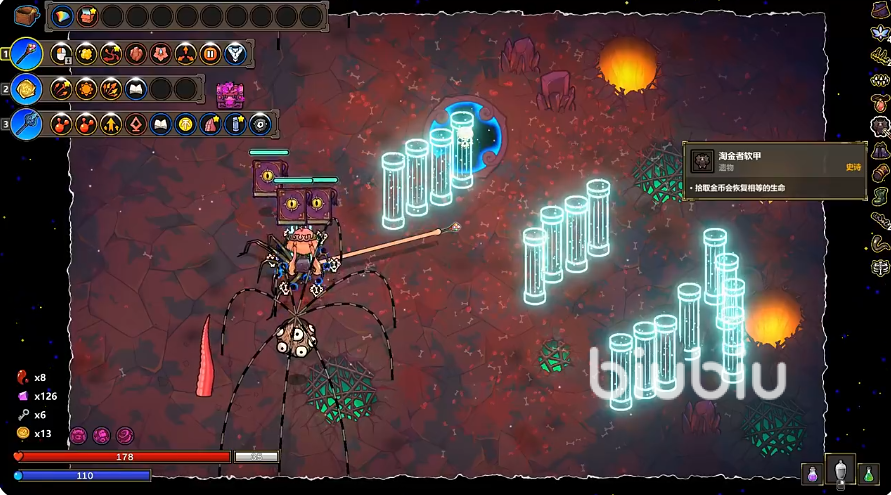Select the staff in weapon slot 1
The height and width of the screenshot is (495, 891).
(28, 54)
